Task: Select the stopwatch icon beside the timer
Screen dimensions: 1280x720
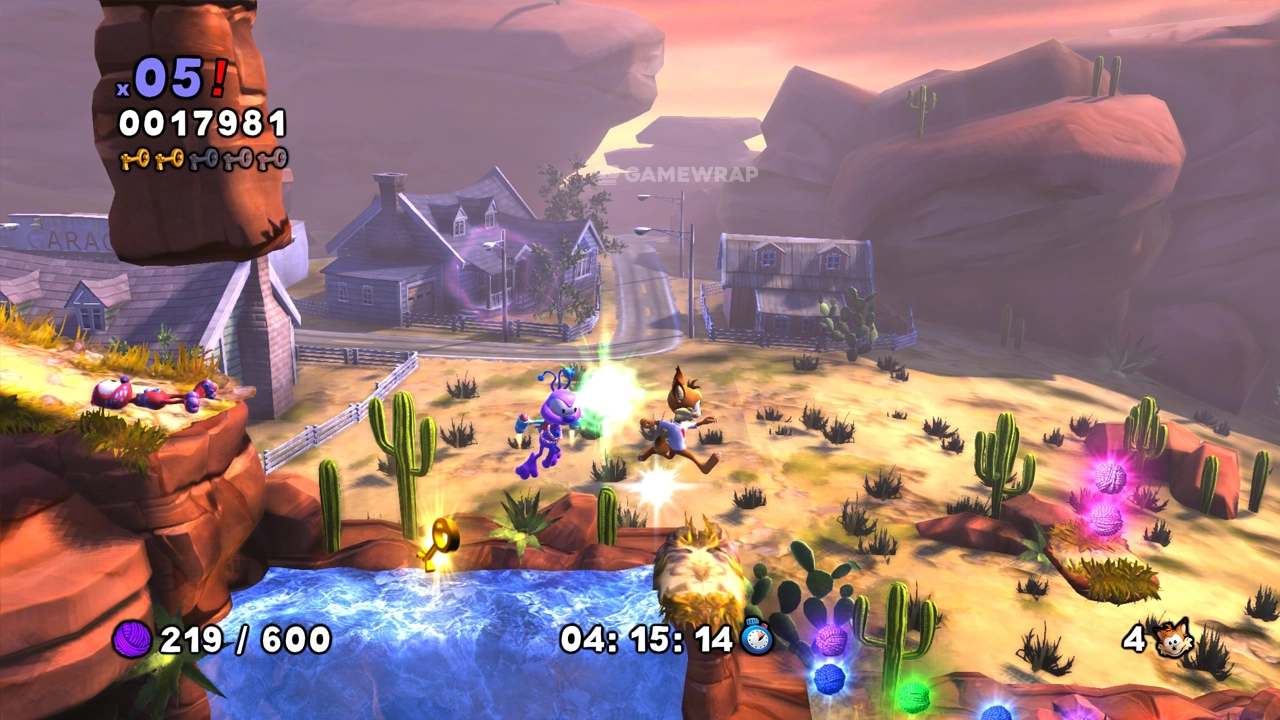Action: click(758, 637)
